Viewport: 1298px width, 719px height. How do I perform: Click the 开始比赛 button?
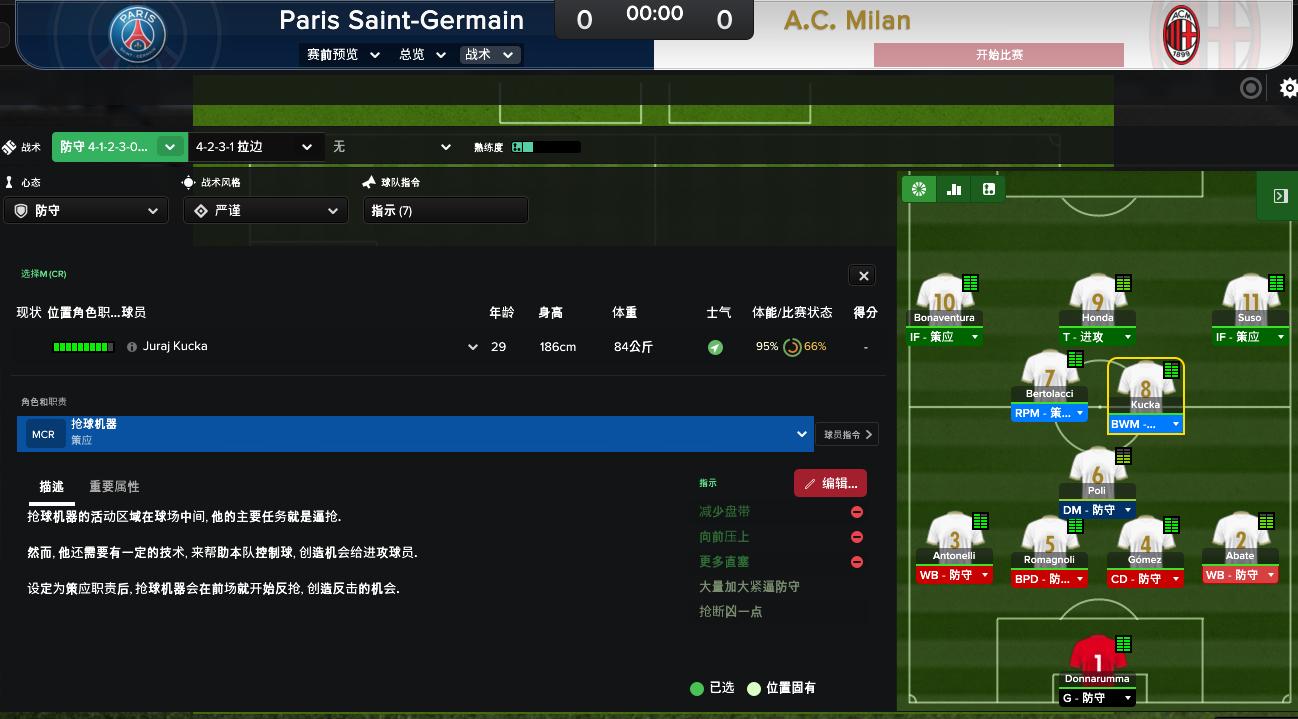pos(998,55)
